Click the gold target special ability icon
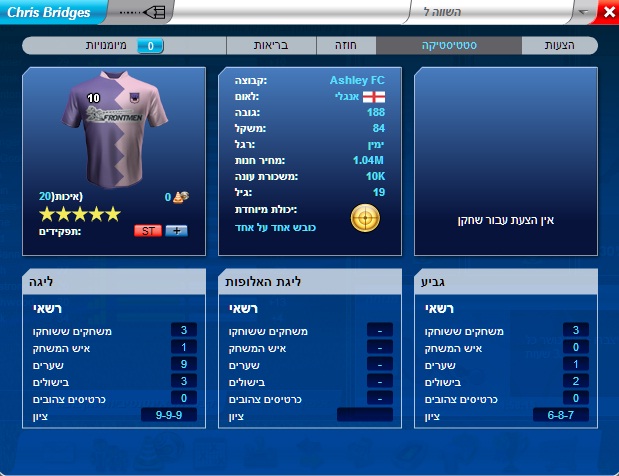619x476 pixels. click(365, 218)
